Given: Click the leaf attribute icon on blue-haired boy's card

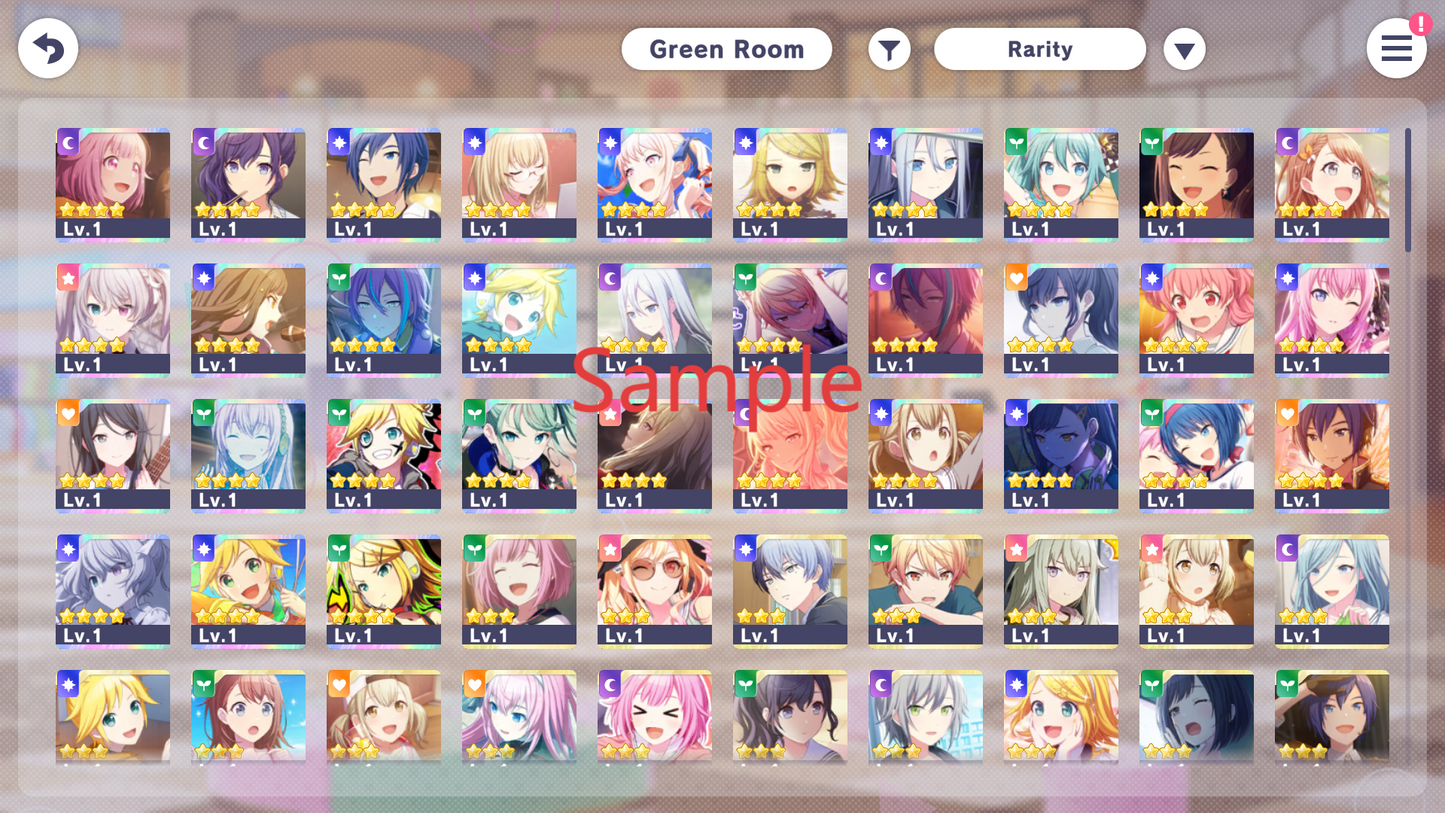Looking at the screenshot, I should (340, 277).
